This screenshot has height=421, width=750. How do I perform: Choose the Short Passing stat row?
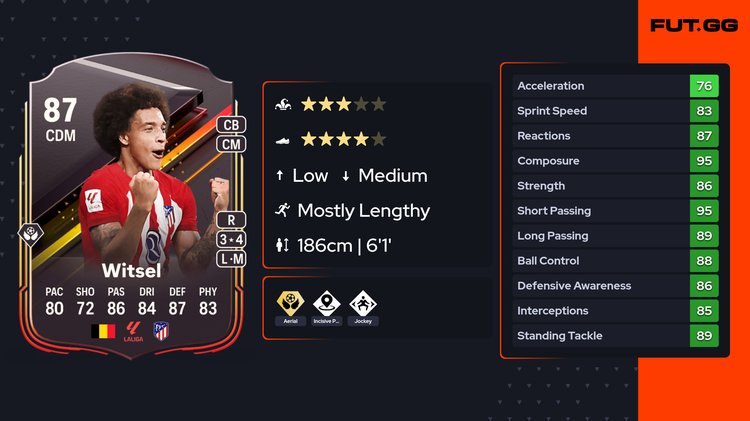coord(615,211)
